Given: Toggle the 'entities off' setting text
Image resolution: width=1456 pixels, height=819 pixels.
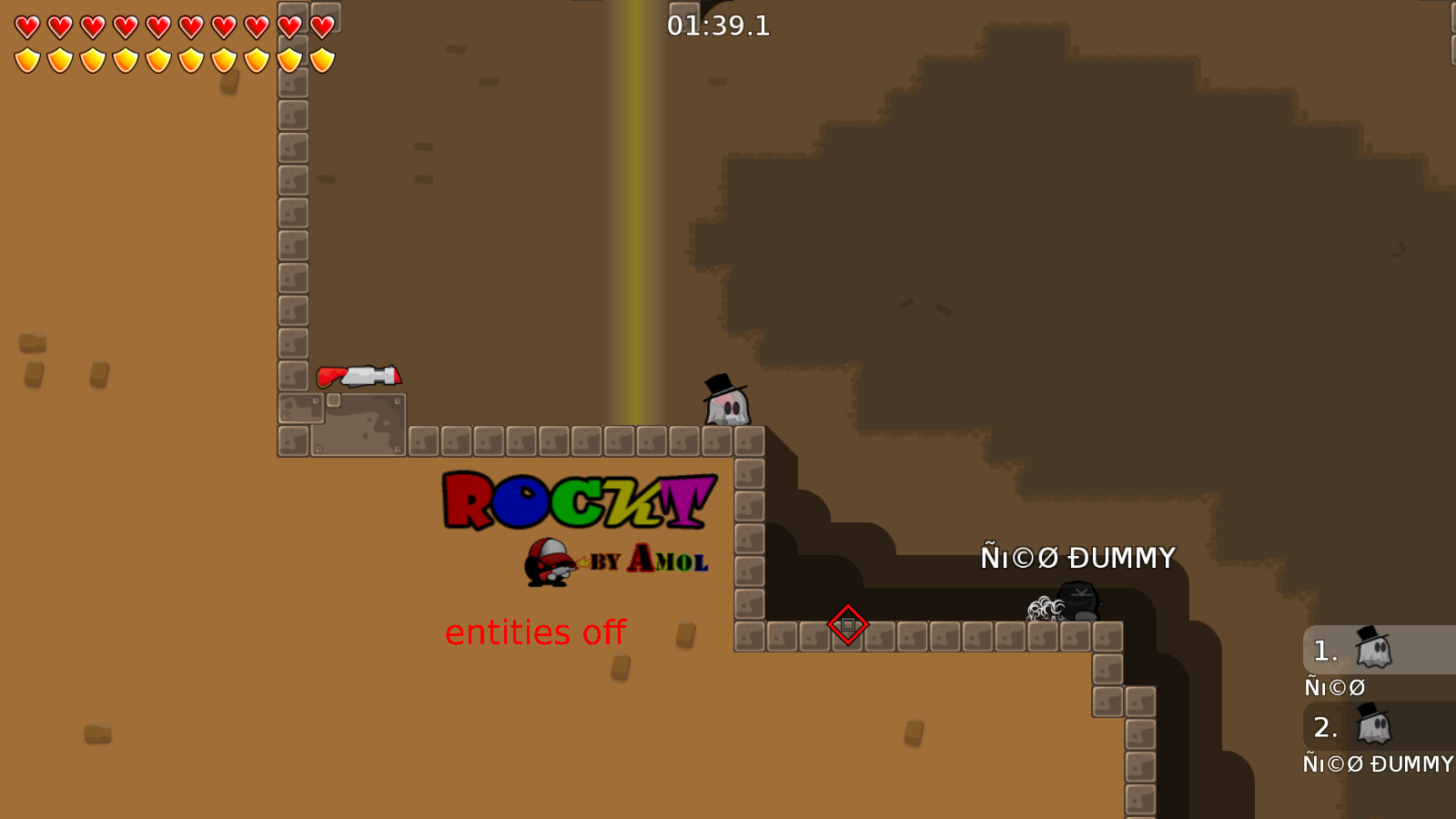Looking at the screenshot, I should (x=537, y=632).
